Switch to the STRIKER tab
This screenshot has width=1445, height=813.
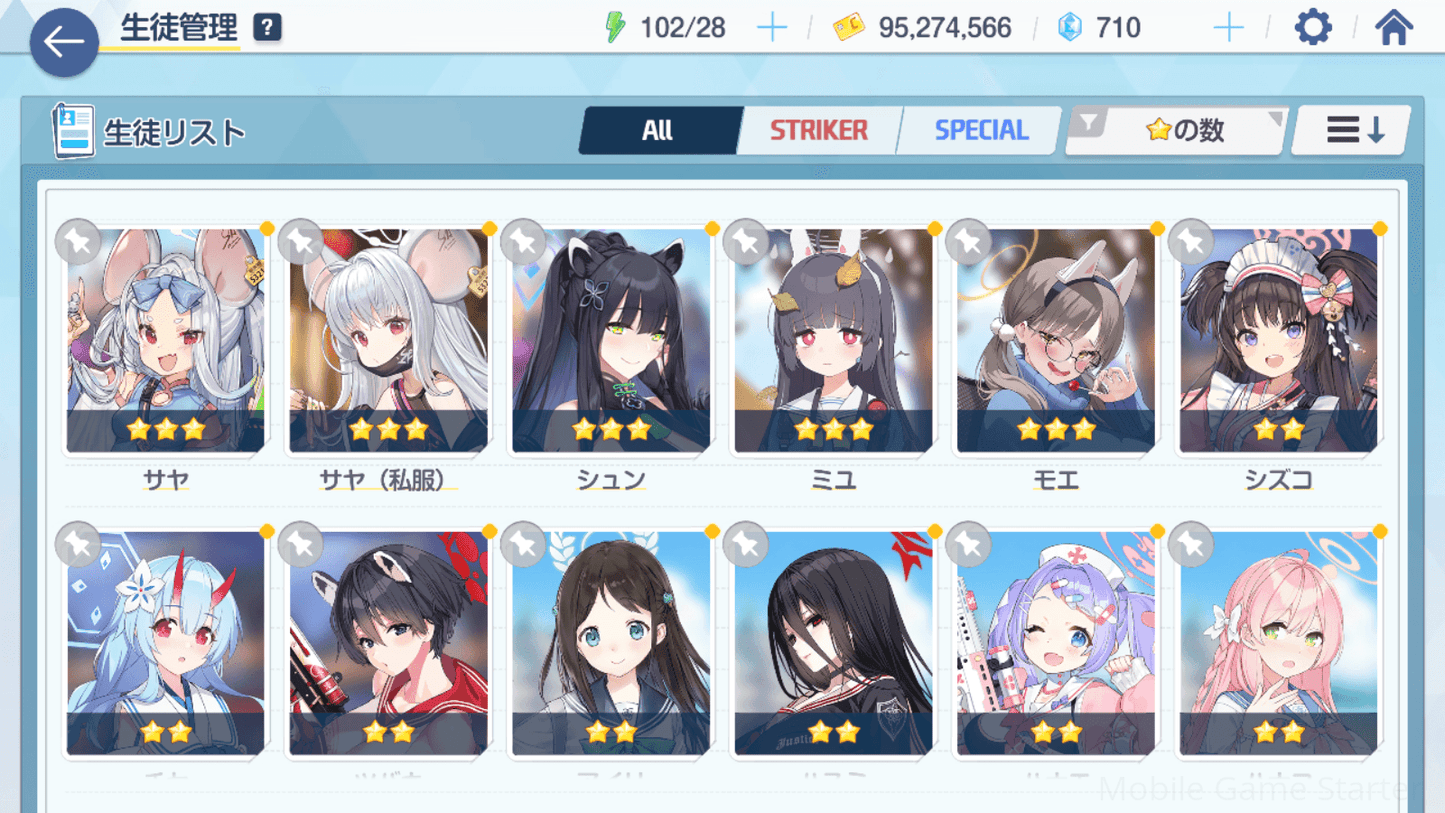(818, 130)
